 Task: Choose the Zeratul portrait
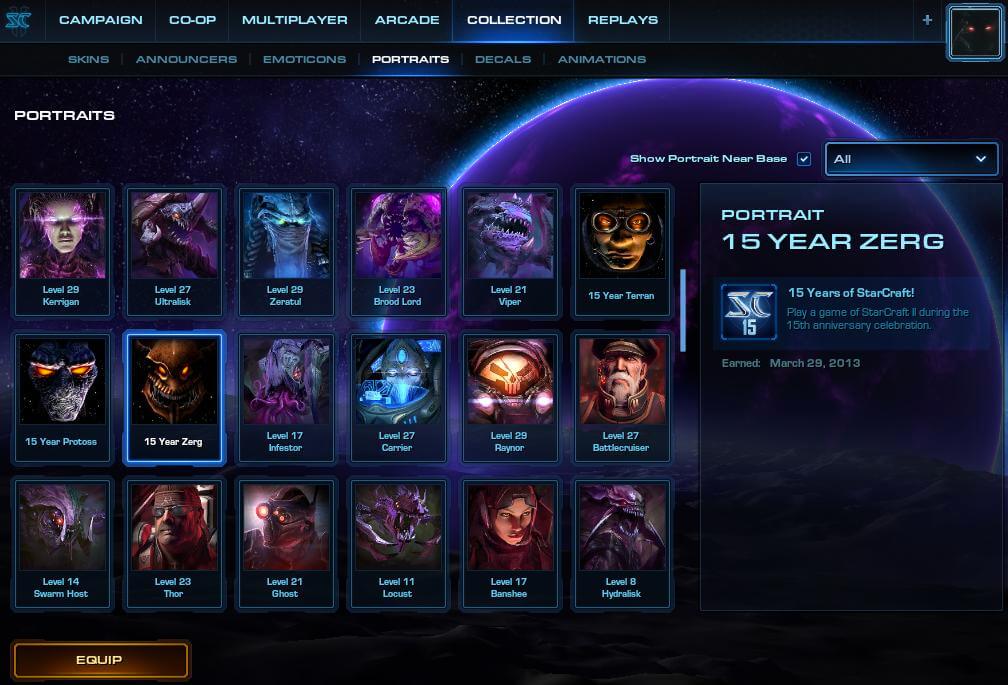pos(285,250)
